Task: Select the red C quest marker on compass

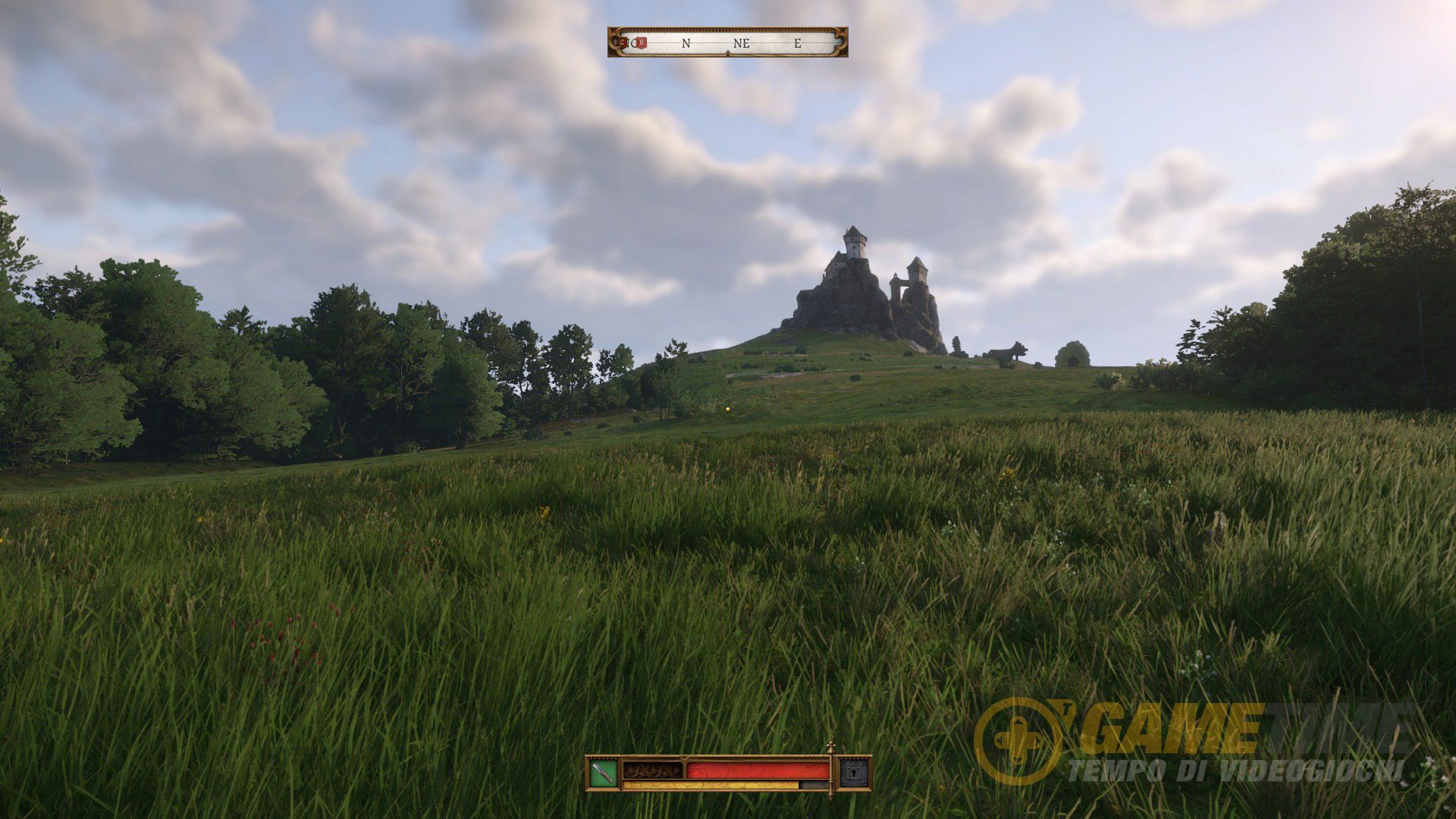Action: [623, 43]
